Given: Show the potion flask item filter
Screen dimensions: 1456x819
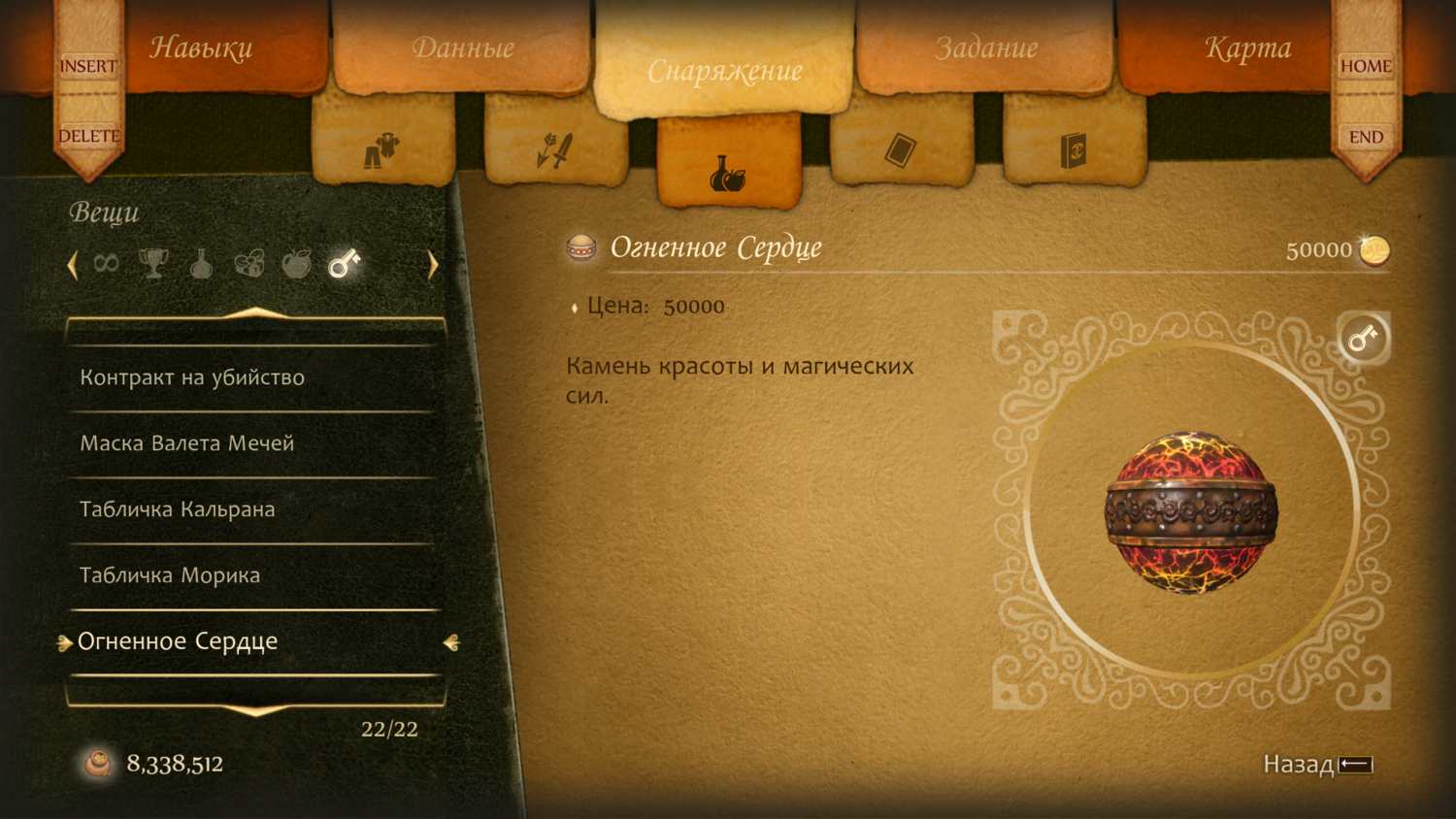Looking at the screenshot, I should pyautogui.click(x=201, y=263).
